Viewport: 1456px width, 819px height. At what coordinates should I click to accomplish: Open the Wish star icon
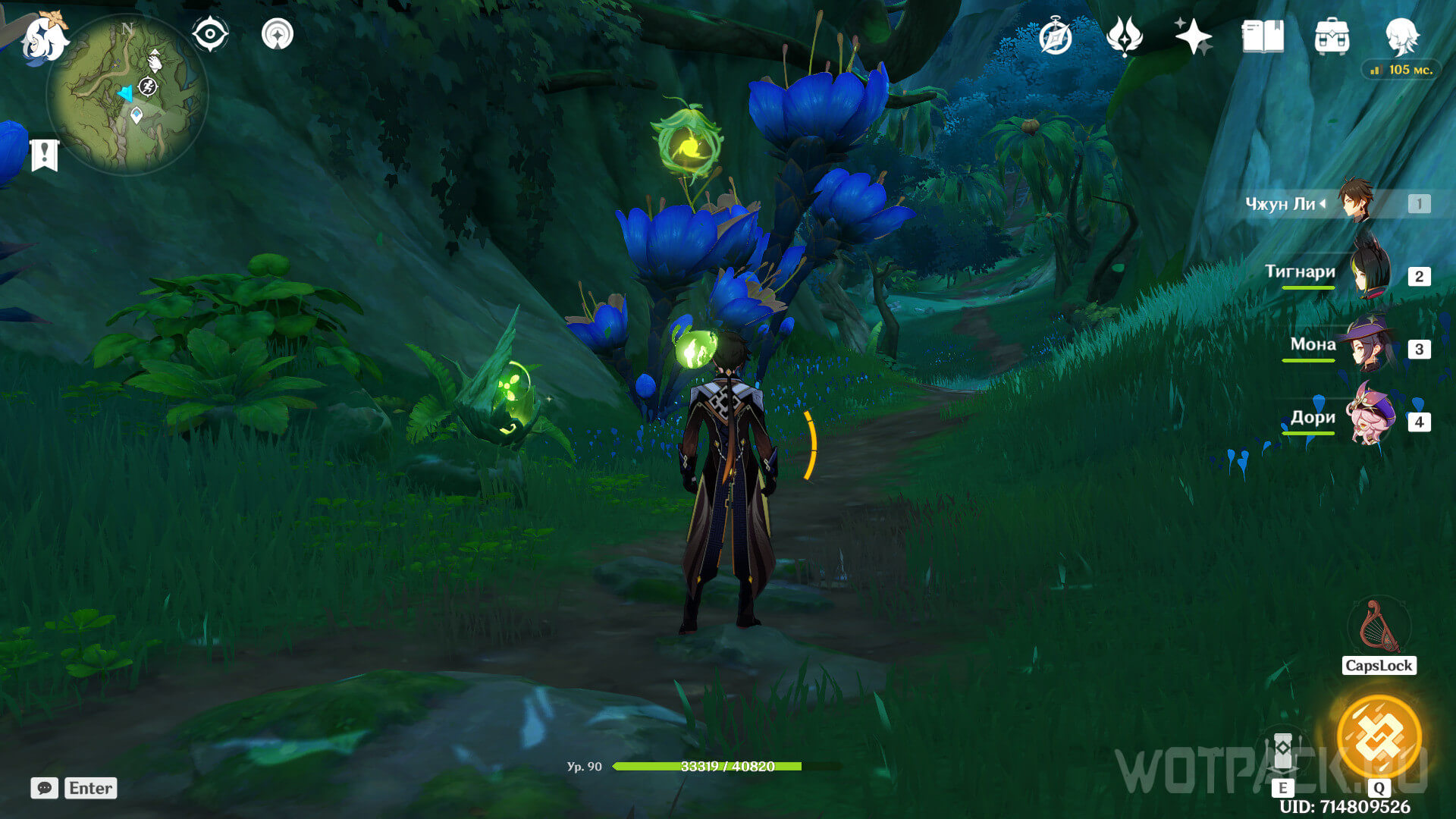(1193, 36)
